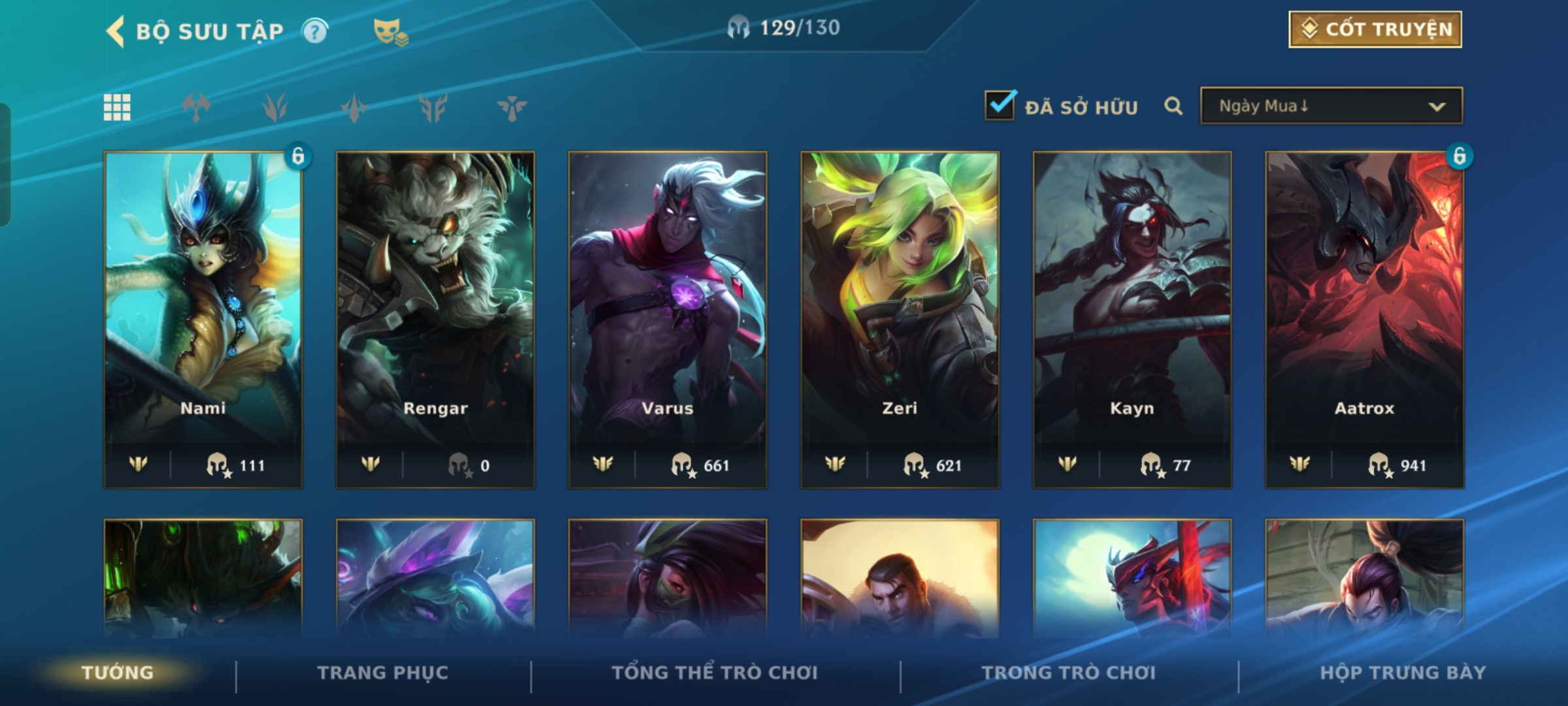
Task: Switch to the Tướng tab
Action: (118, 672)
